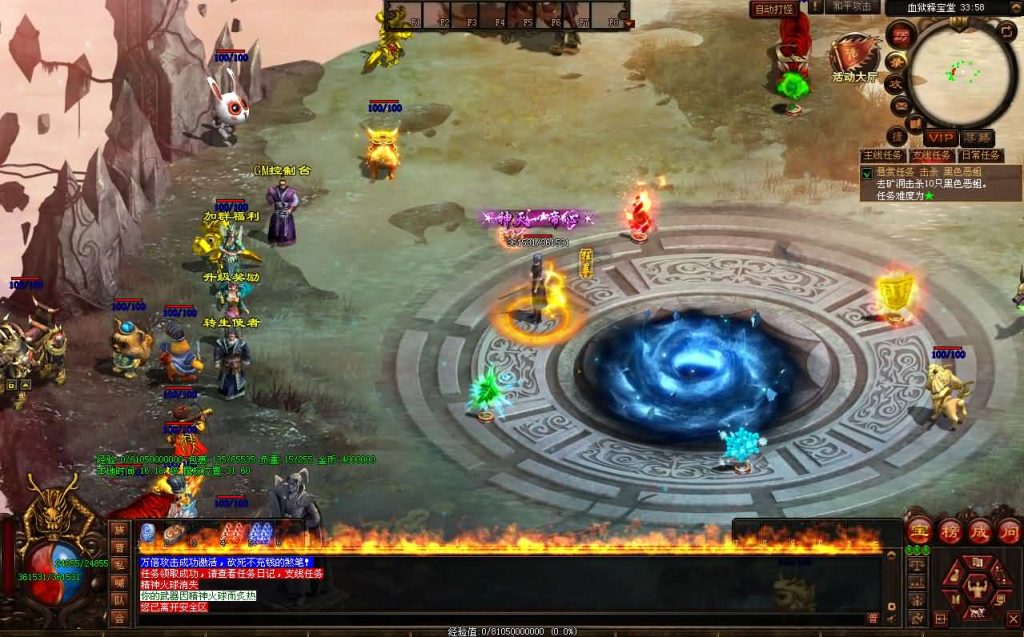Toggle the 悬赏任务 quest tracker checkbox

click(x=867, y=172)
